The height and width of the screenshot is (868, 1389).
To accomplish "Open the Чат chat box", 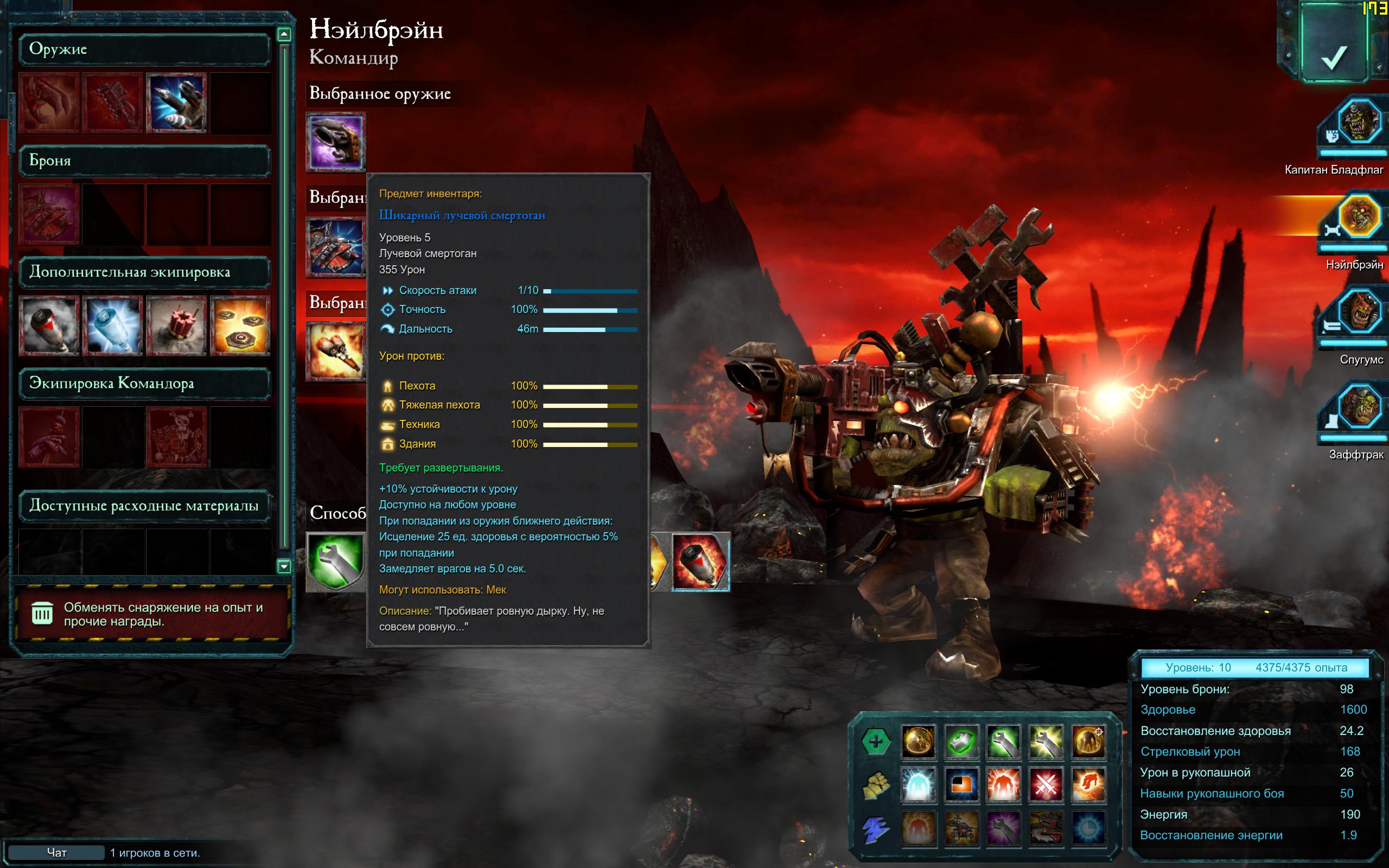I will tap(56, 852).
